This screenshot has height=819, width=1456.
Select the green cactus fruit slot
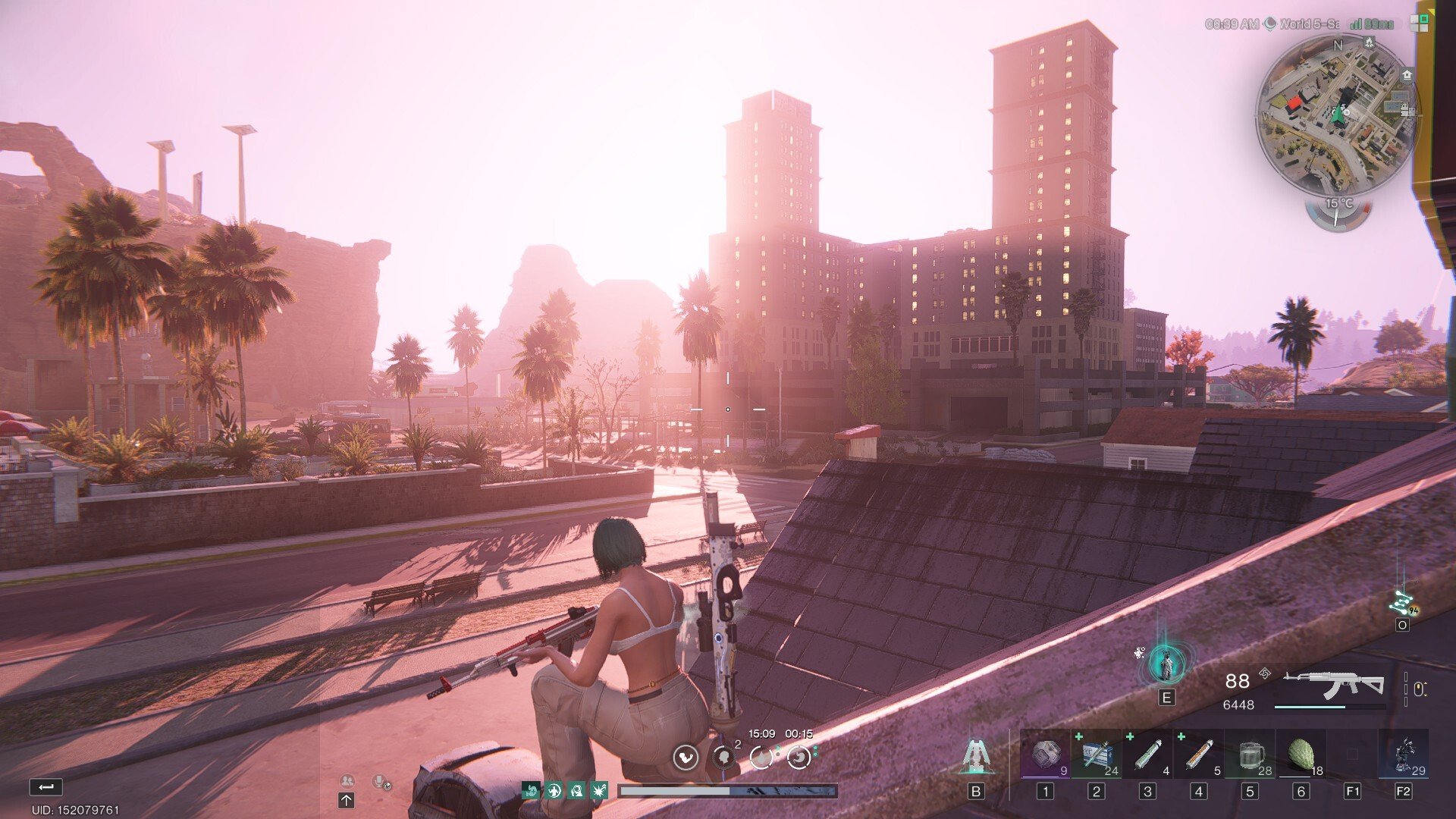click(1301, 755)
